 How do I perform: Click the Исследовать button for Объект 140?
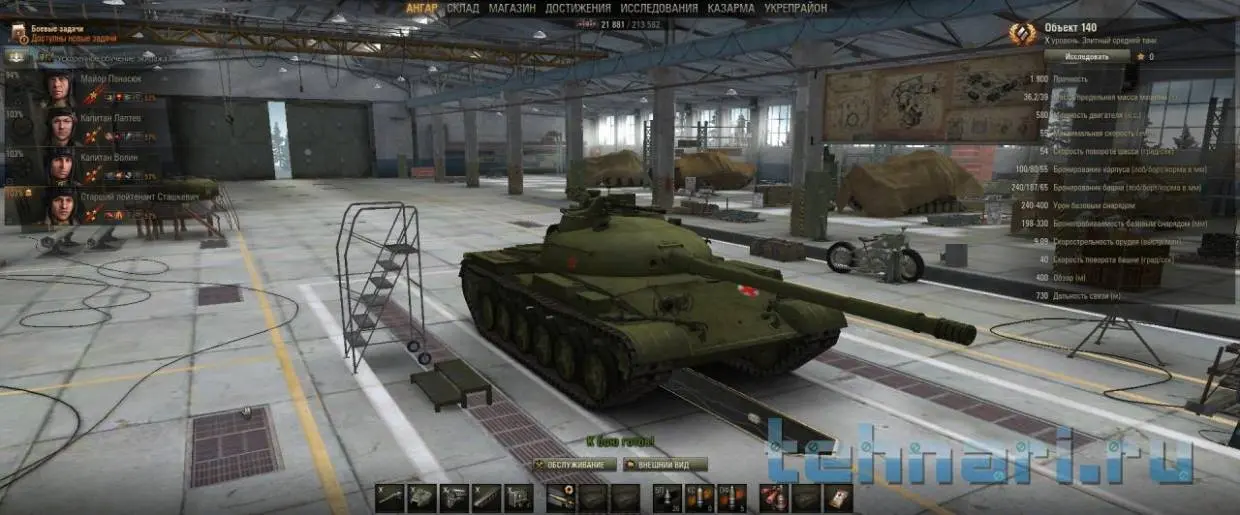point(1088,57)
